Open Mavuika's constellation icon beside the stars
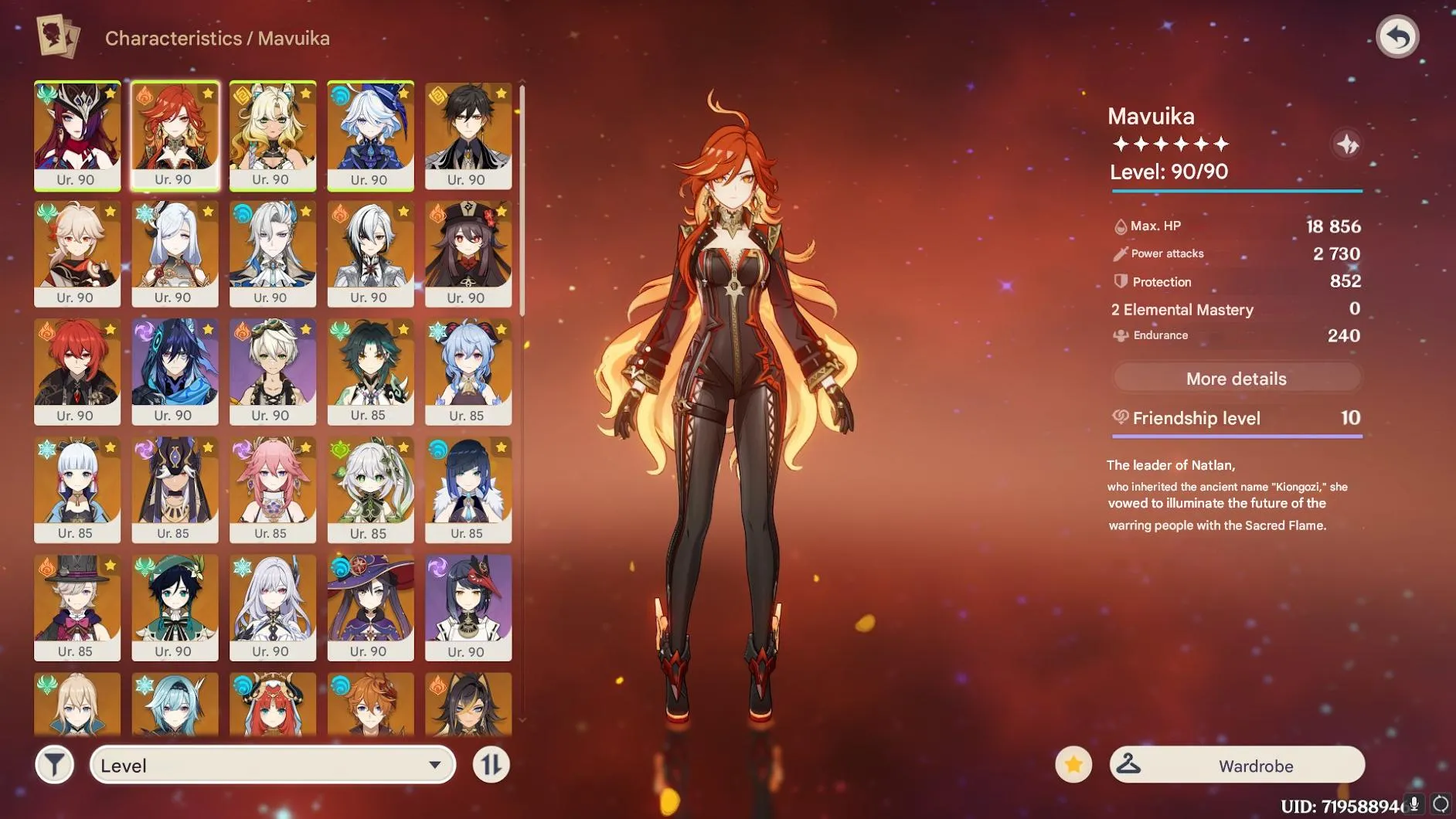 tap(1346, 144)
